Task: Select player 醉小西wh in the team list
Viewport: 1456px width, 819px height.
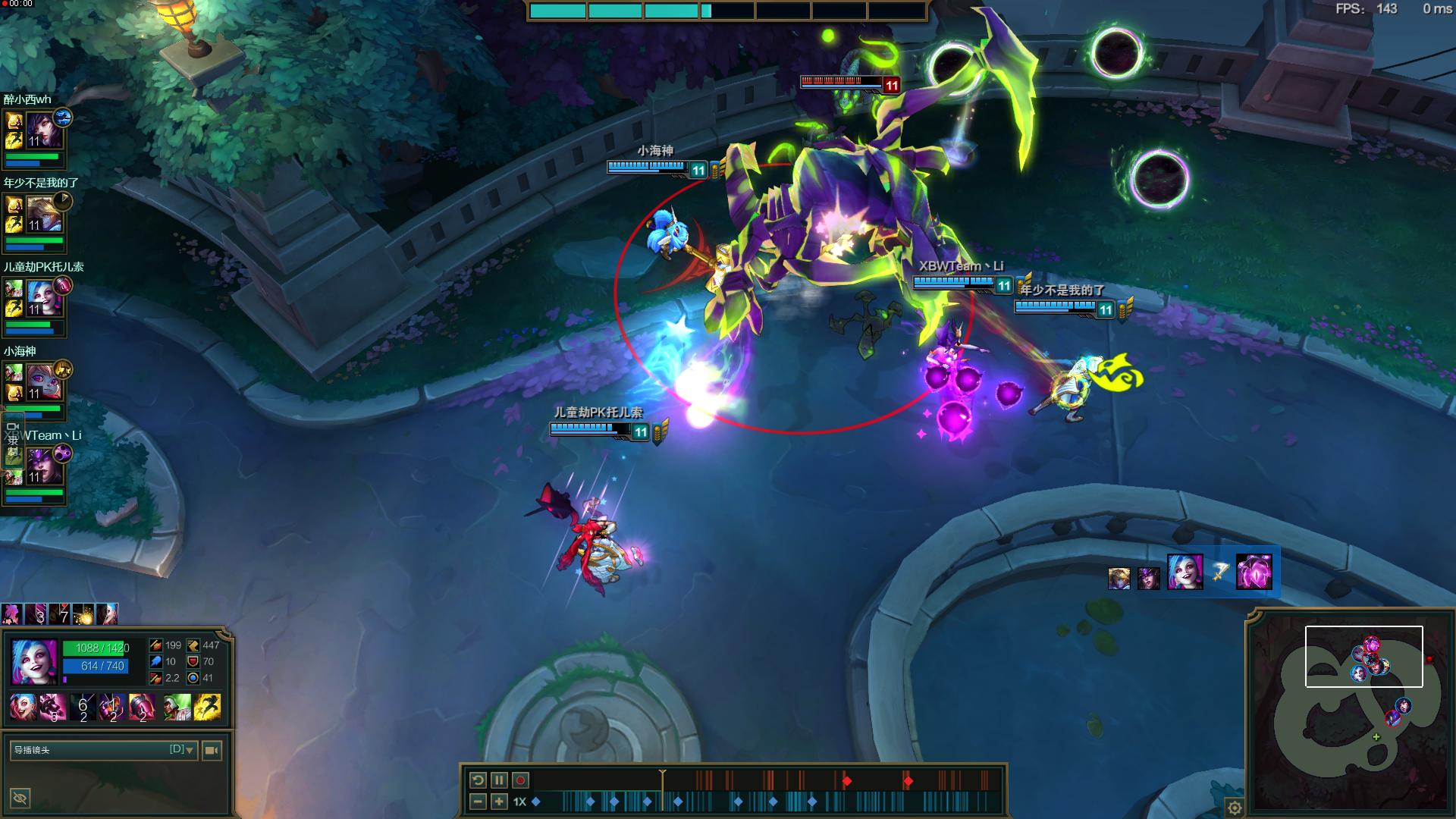Action: point(45,130)
